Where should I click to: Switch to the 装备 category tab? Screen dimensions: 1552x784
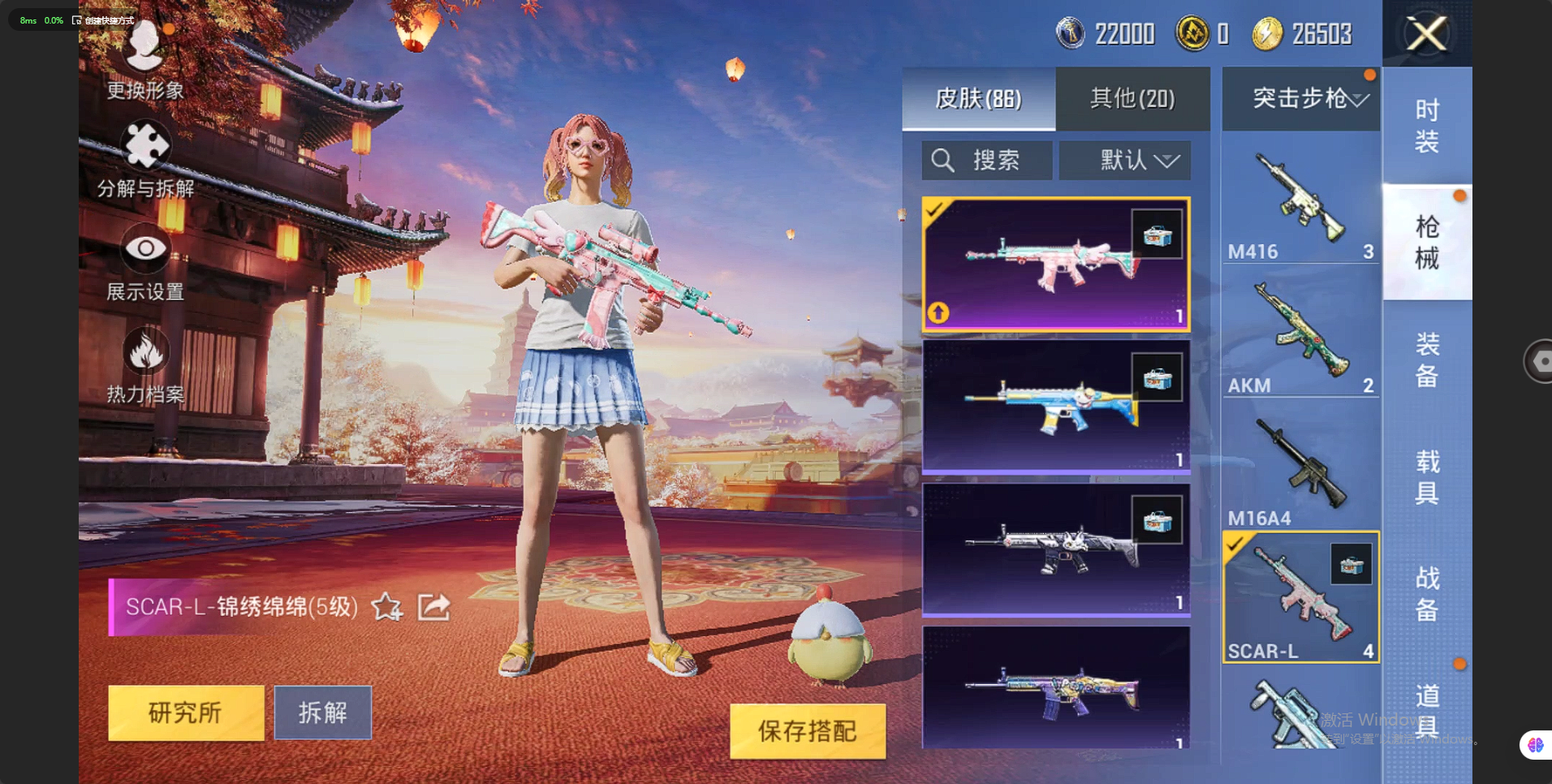(1426, 360)
